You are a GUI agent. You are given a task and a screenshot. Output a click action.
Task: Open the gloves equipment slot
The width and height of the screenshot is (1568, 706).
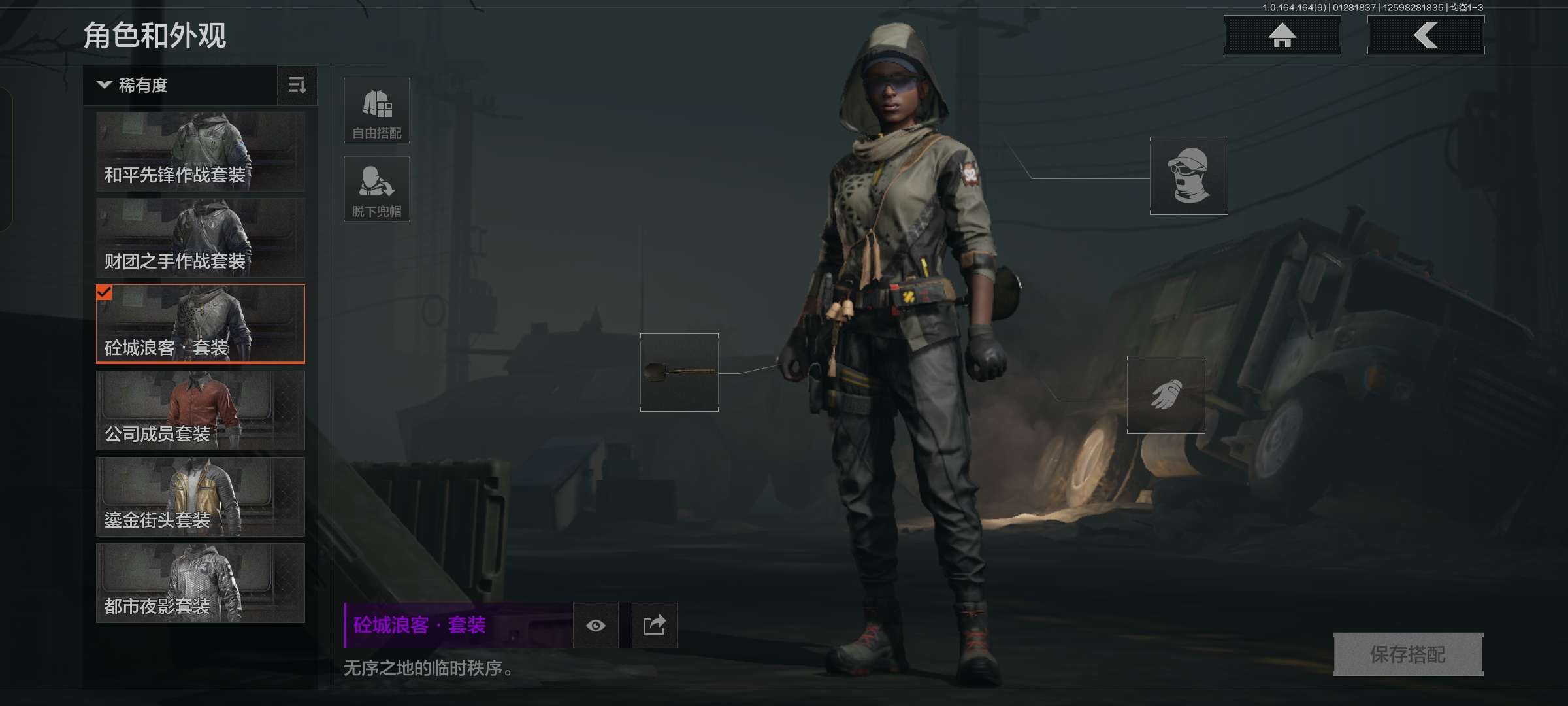click(1166, 395)
